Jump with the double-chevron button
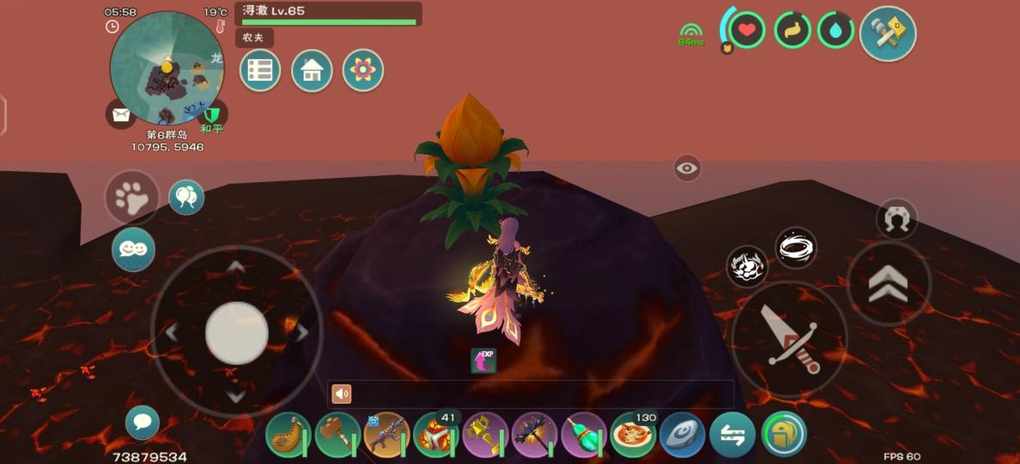 [x=888, y=284]
